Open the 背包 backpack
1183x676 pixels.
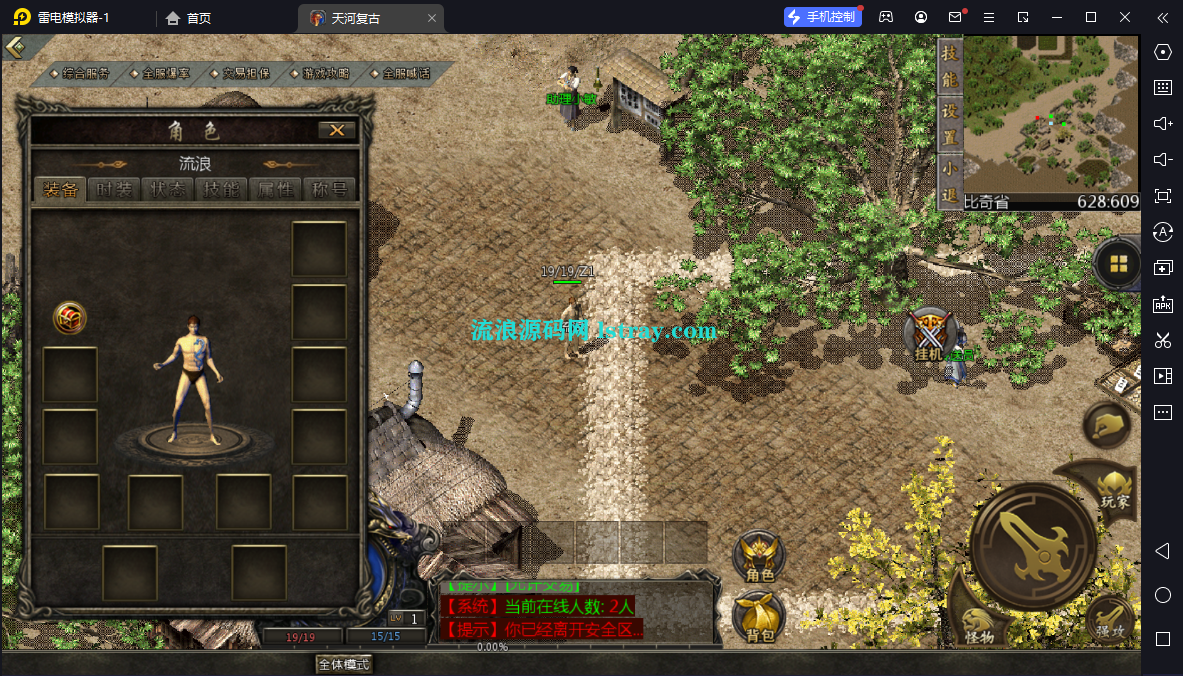pos(759,618)
